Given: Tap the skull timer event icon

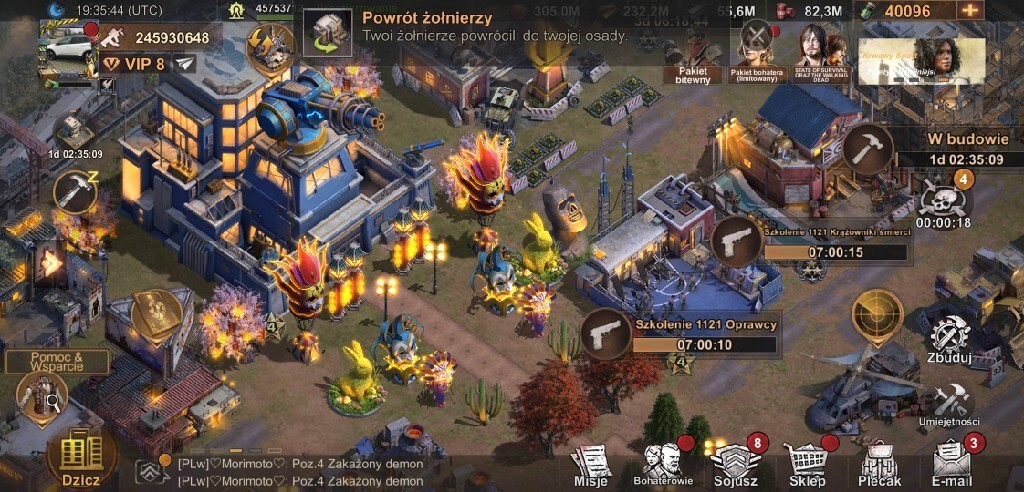Looking at the screenshot, I should [x=943, y=200].
